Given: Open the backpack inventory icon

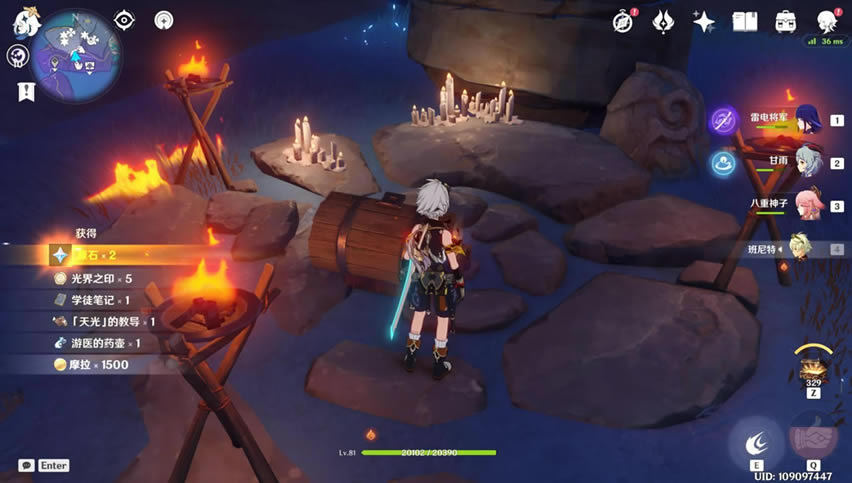Looking at the screenshot, I should point(785,21).
